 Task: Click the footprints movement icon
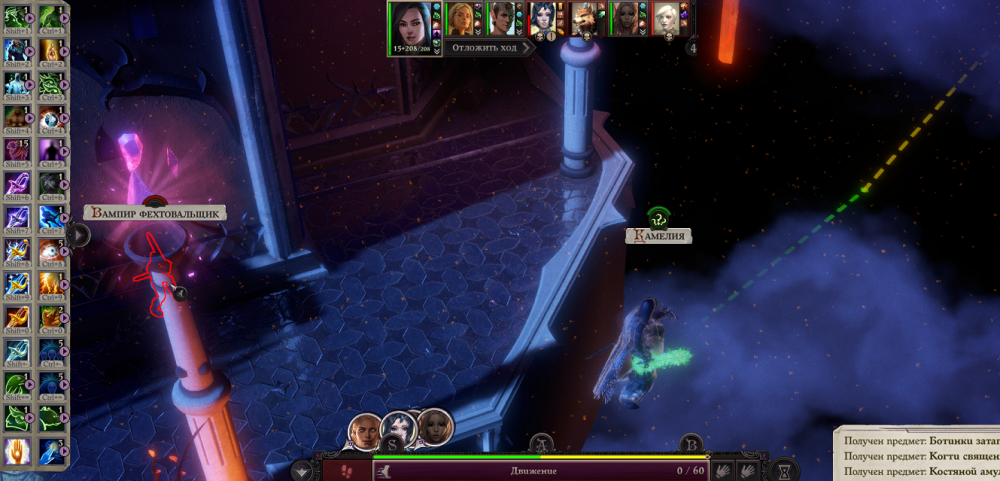pos(346,469)
